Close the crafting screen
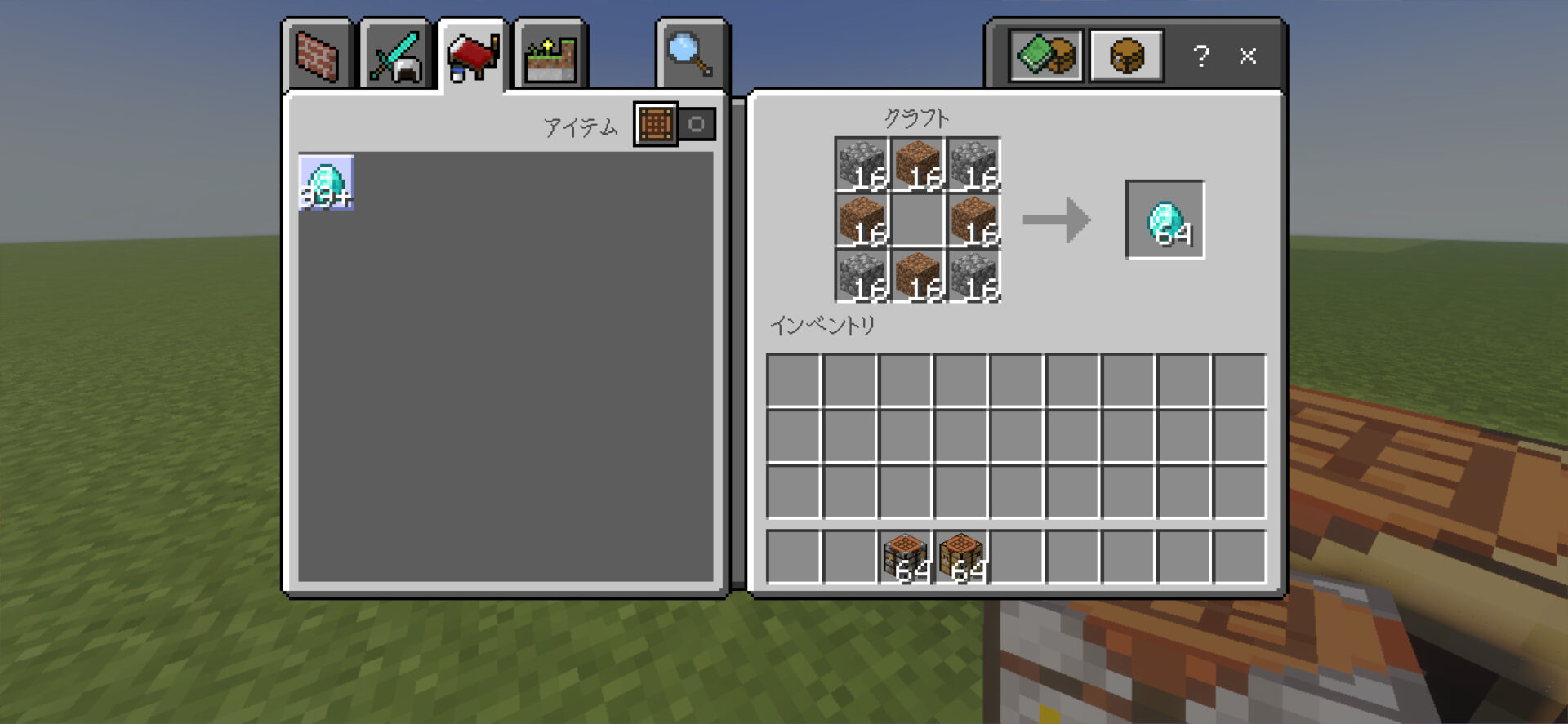Screen dimensions: 1568x724 coord(1247,56)
